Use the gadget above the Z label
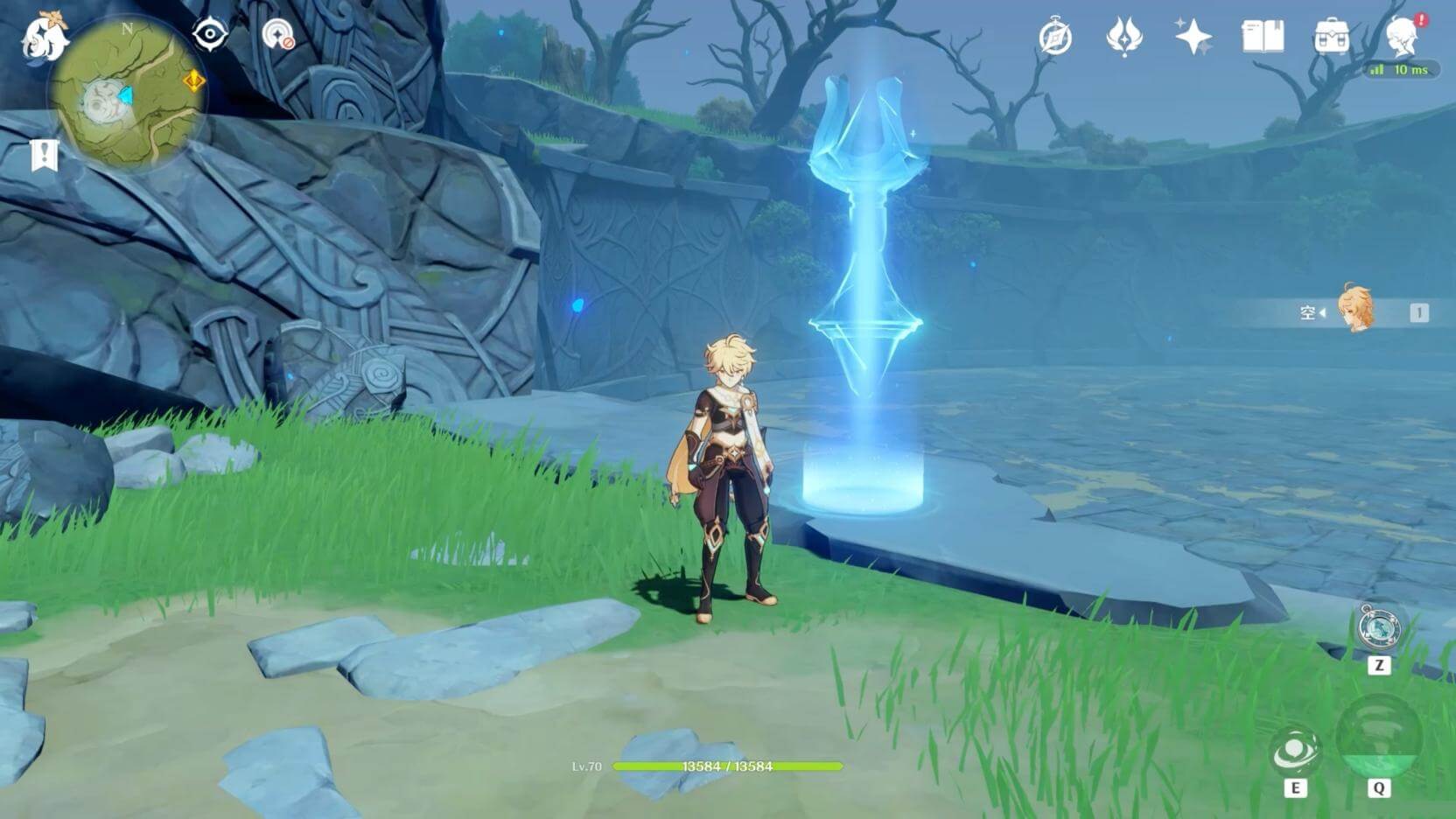Viewport: 1456px width, 819px height. pyautogui.click(x=1380, y=627)
